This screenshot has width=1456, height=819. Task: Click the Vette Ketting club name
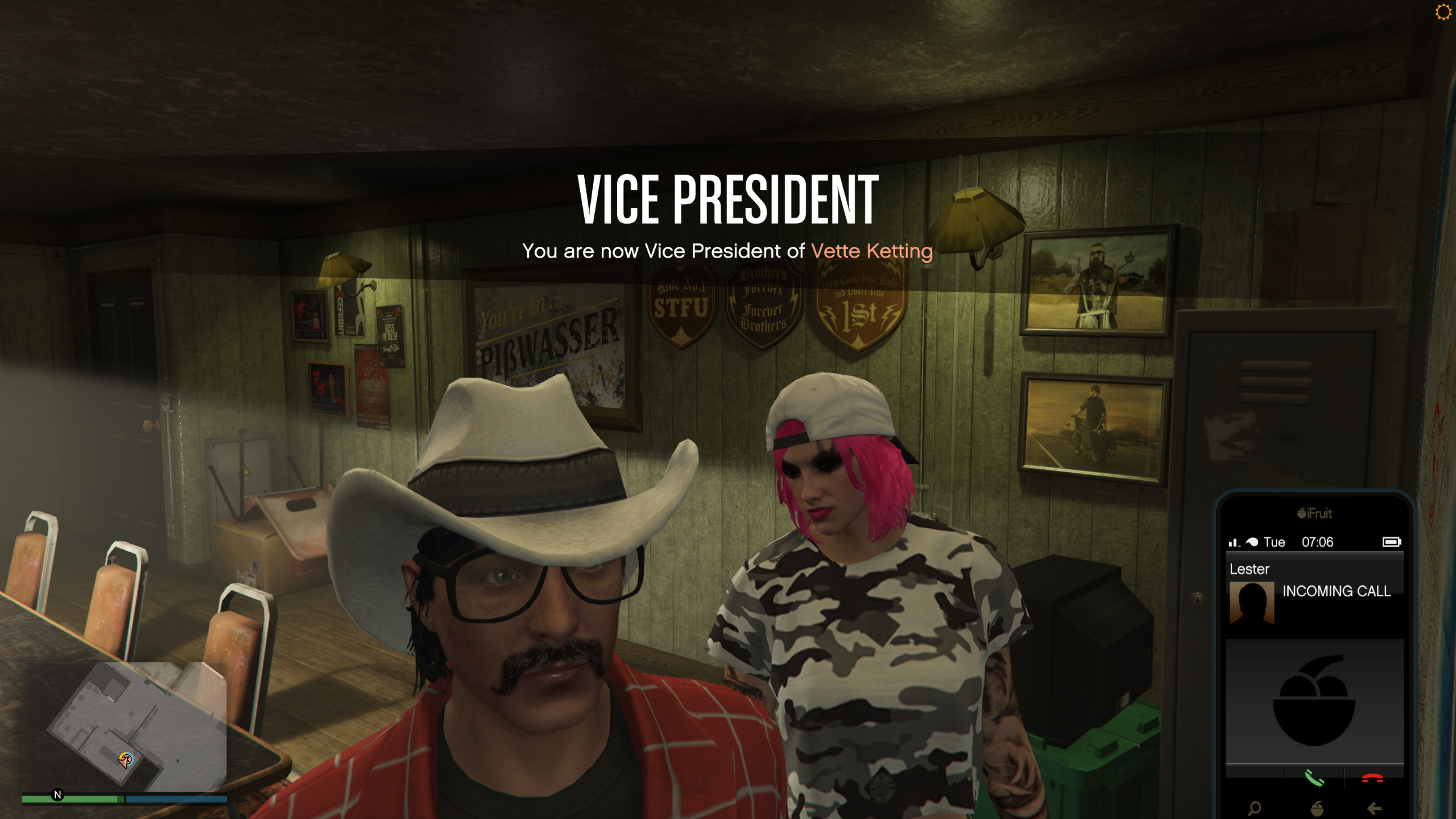(872, 251)
